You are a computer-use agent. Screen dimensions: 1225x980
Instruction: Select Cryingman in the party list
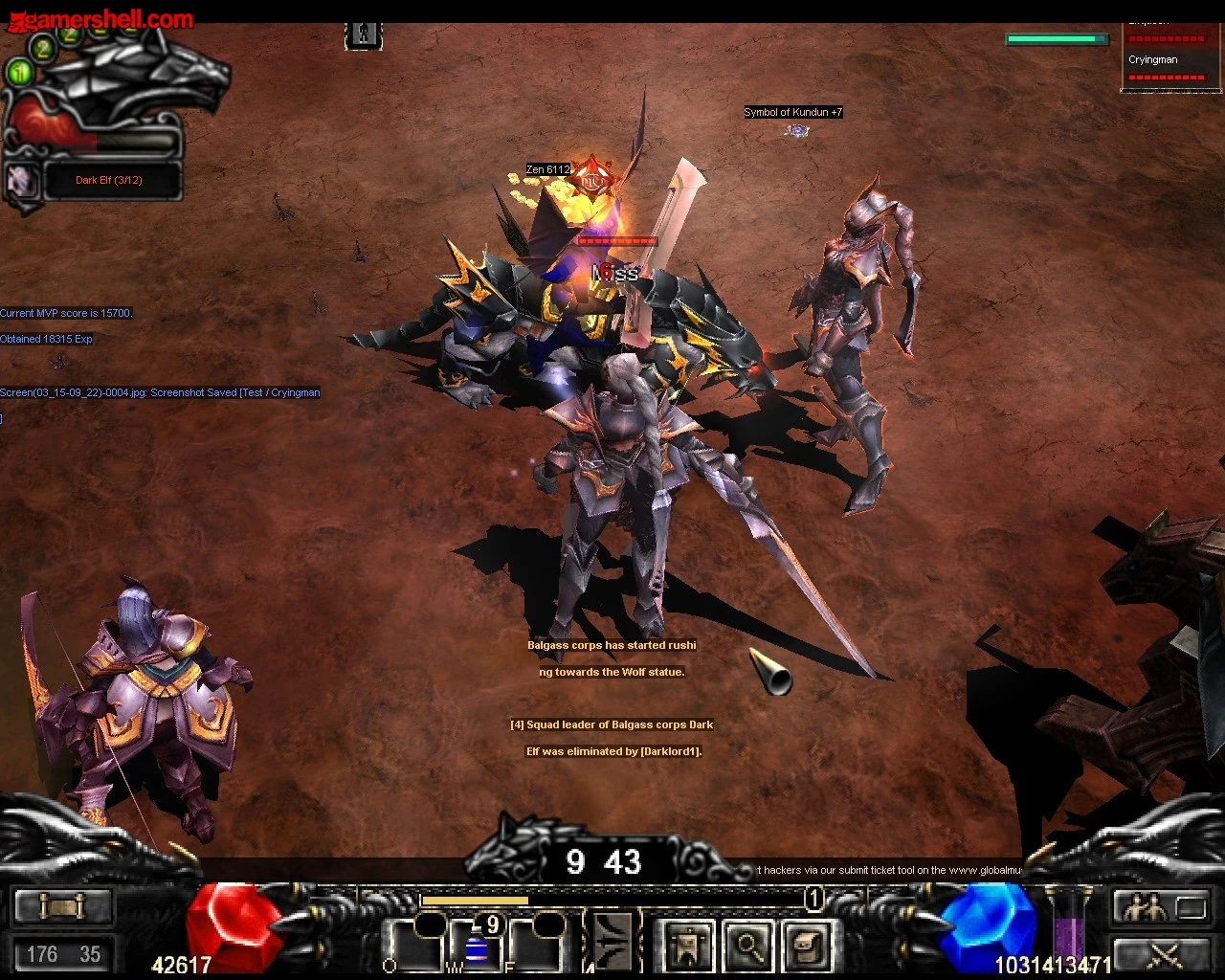[x=1152, y=59]
